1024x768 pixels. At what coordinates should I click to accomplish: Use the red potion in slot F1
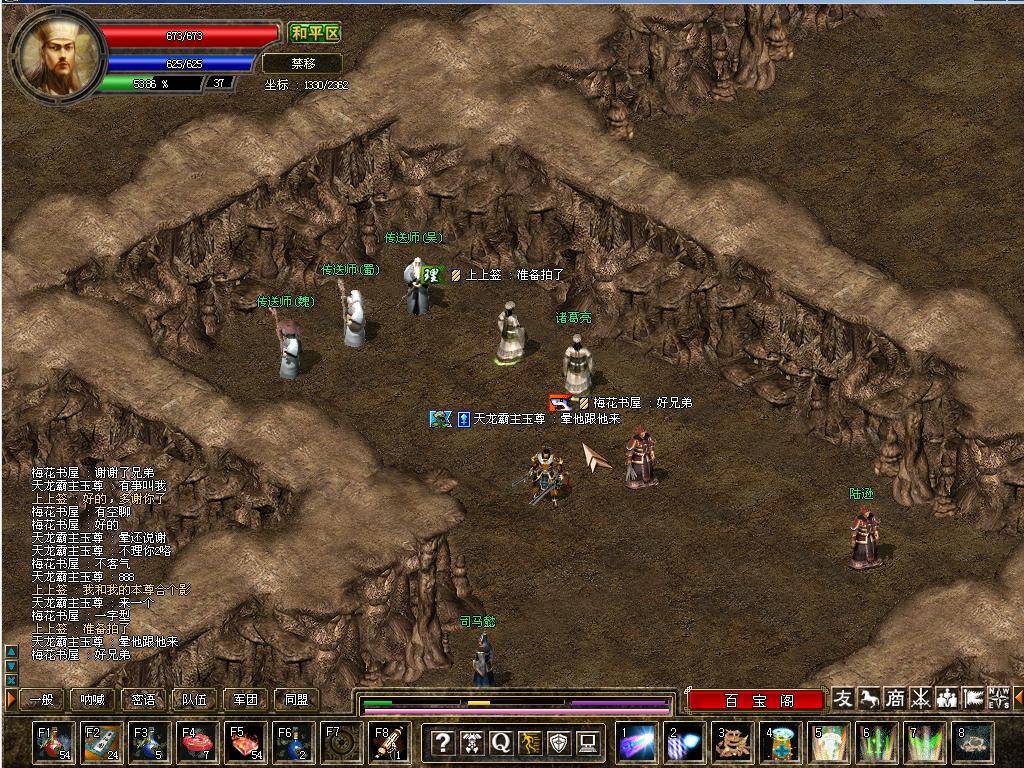click(54, 743)
